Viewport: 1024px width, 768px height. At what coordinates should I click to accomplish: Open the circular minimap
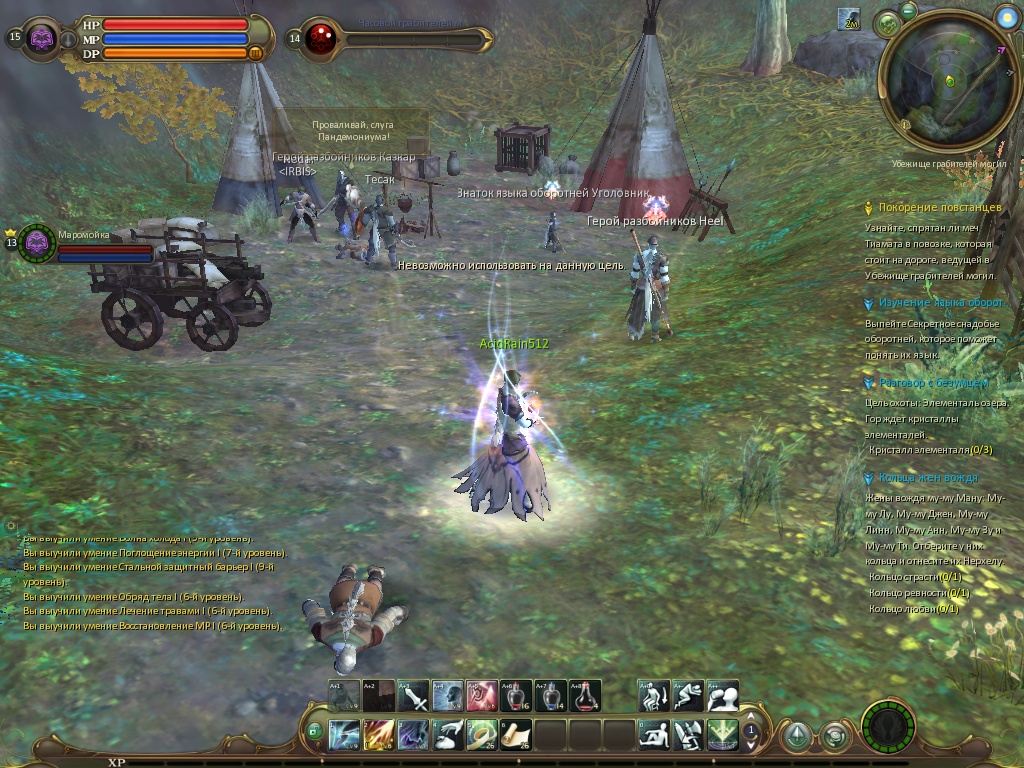coord(950,80)
